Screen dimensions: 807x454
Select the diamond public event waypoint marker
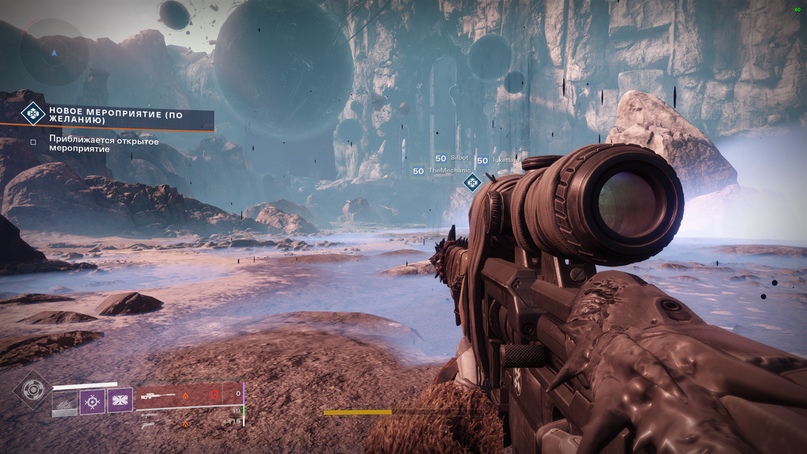pos(472,182)
